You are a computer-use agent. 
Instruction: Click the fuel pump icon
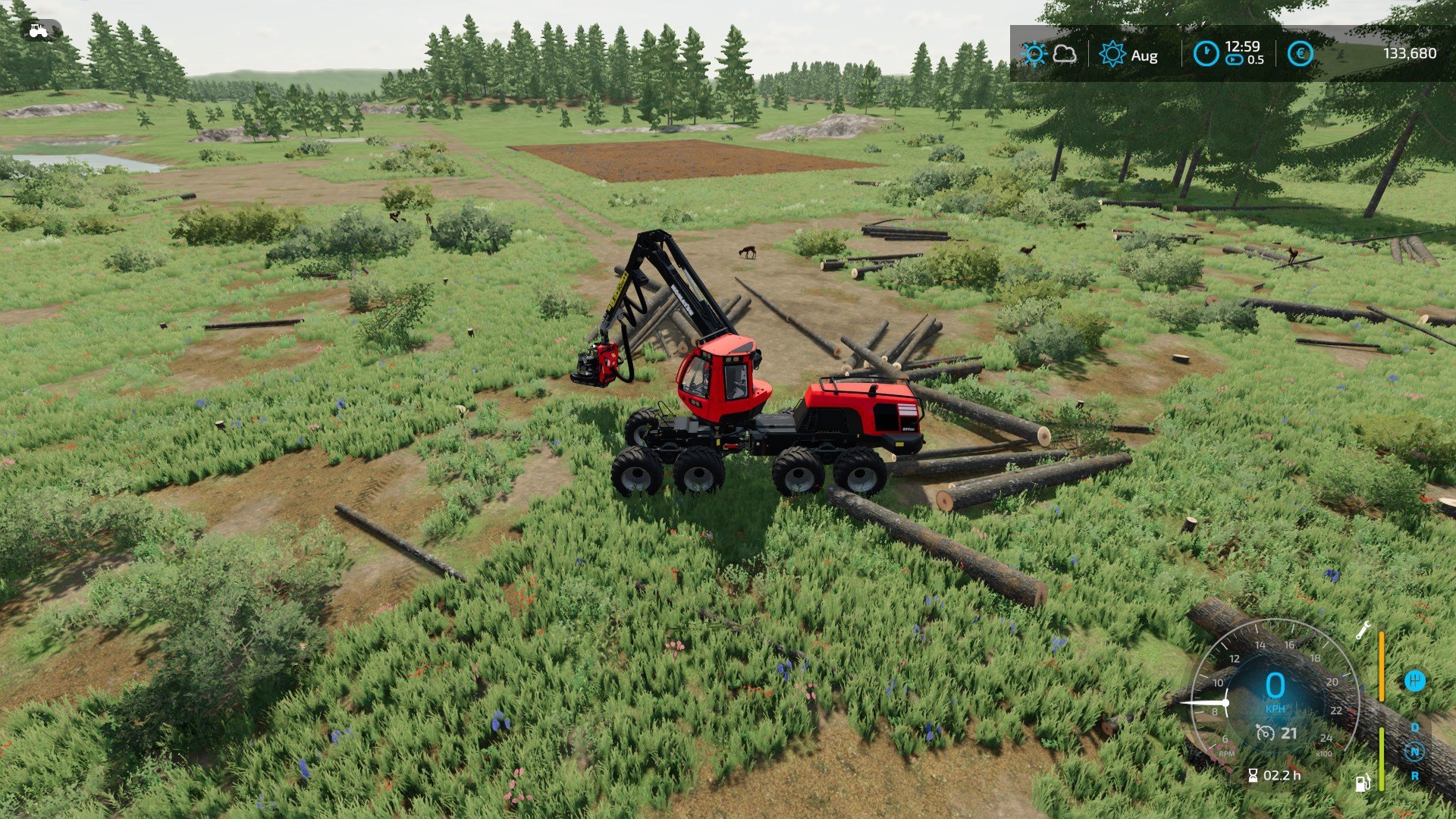tap(1363, 782)
